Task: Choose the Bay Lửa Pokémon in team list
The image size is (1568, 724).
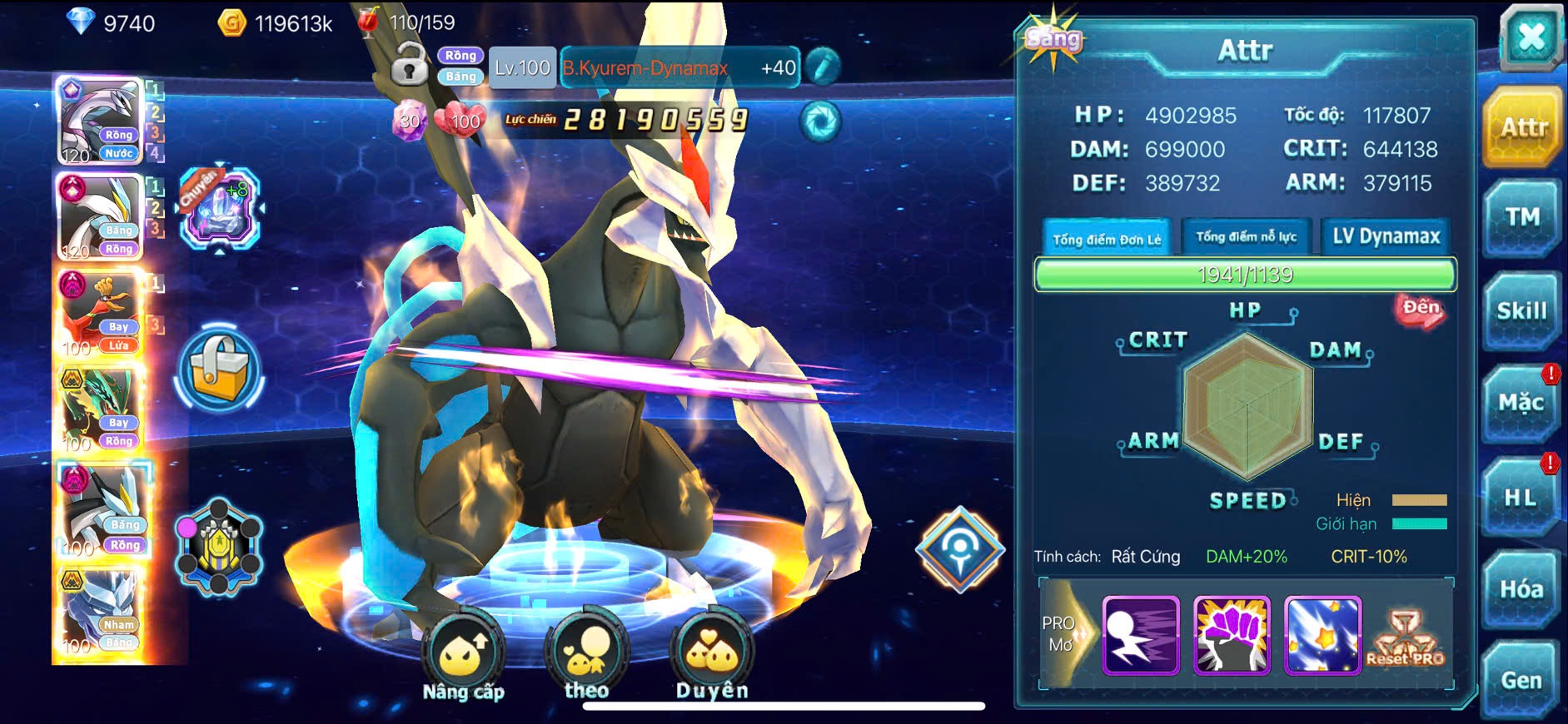Action: coord(101,313)
